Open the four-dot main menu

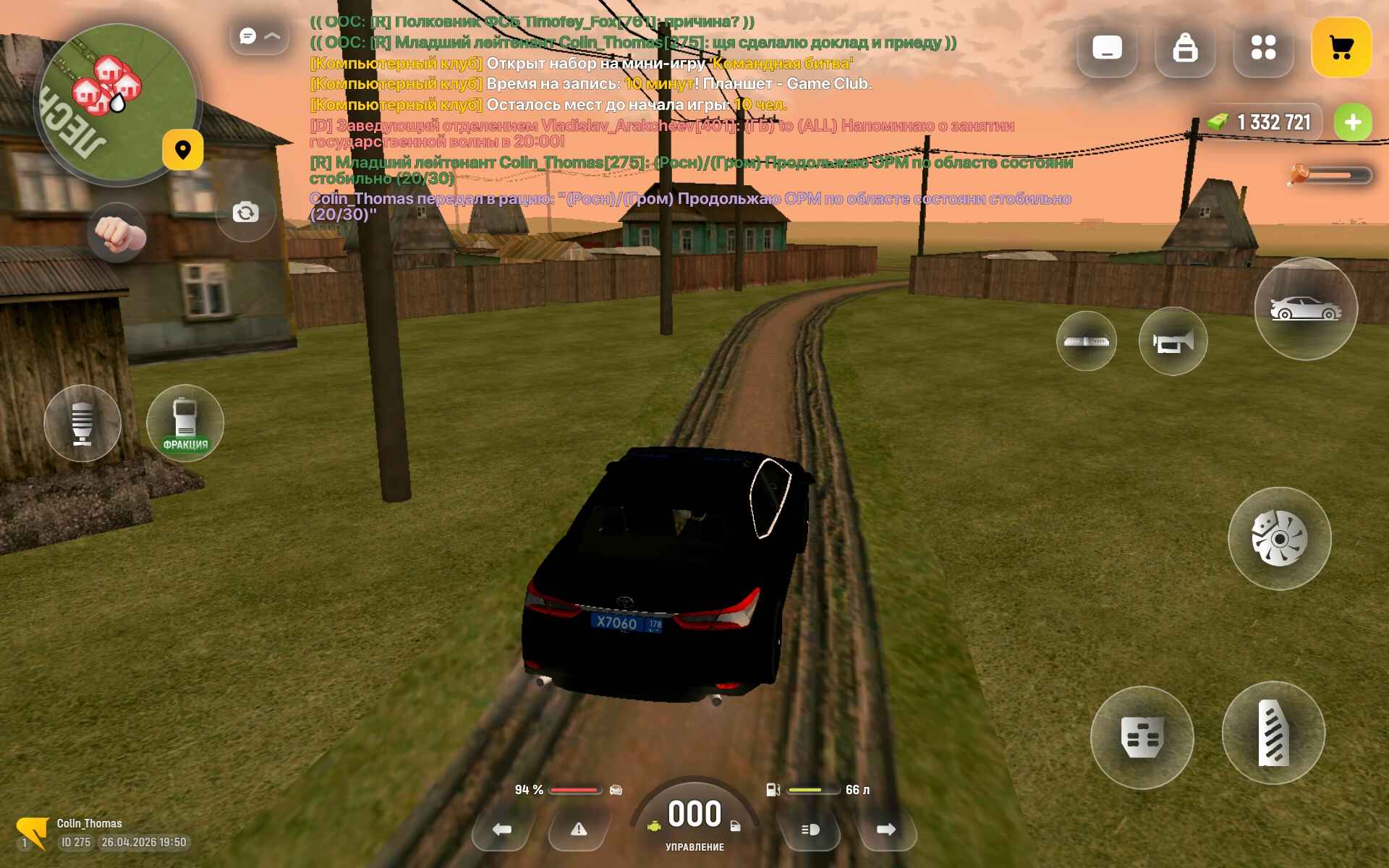point(1263,48)
